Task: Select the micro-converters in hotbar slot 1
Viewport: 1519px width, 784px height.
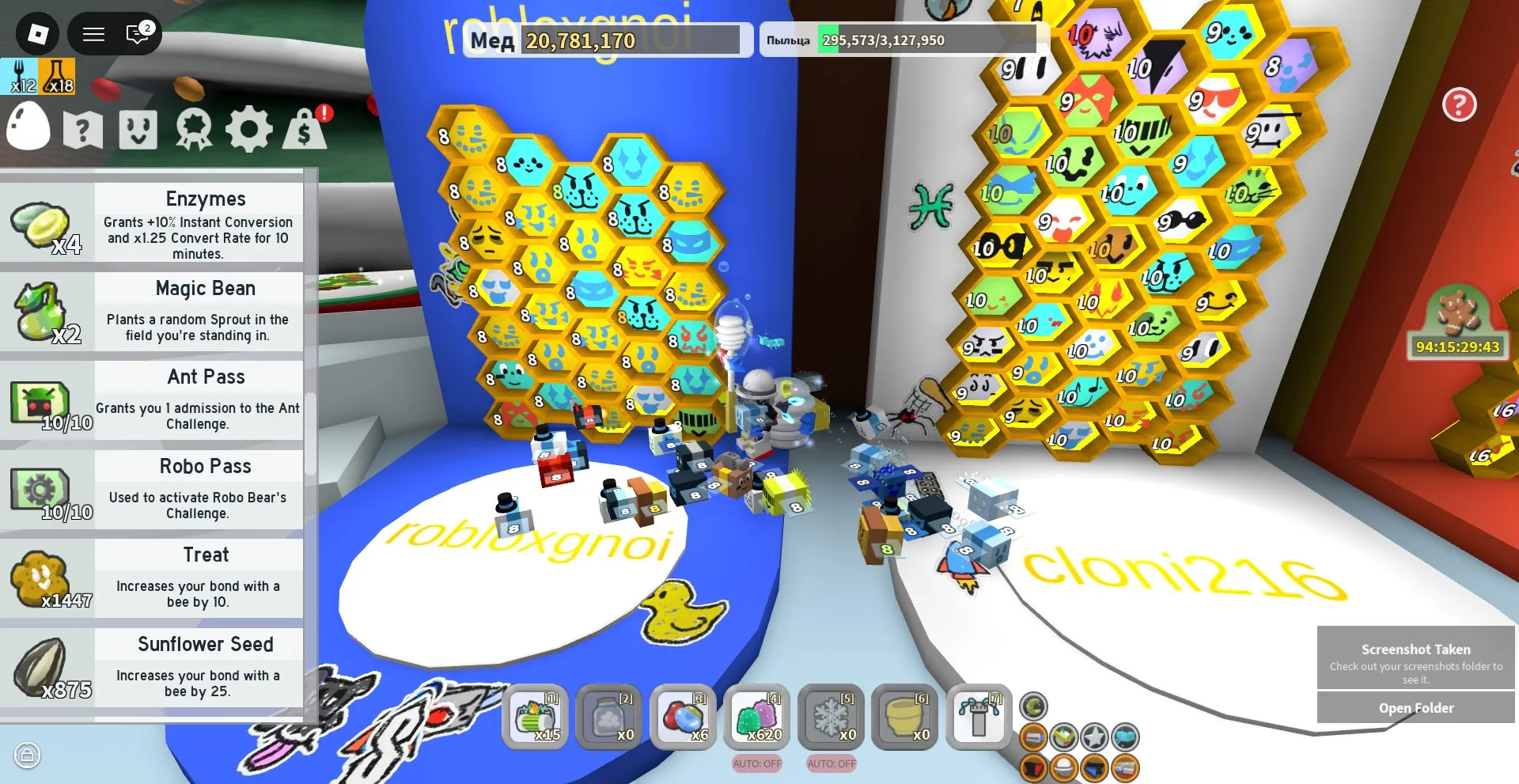Action: (535, 718)
